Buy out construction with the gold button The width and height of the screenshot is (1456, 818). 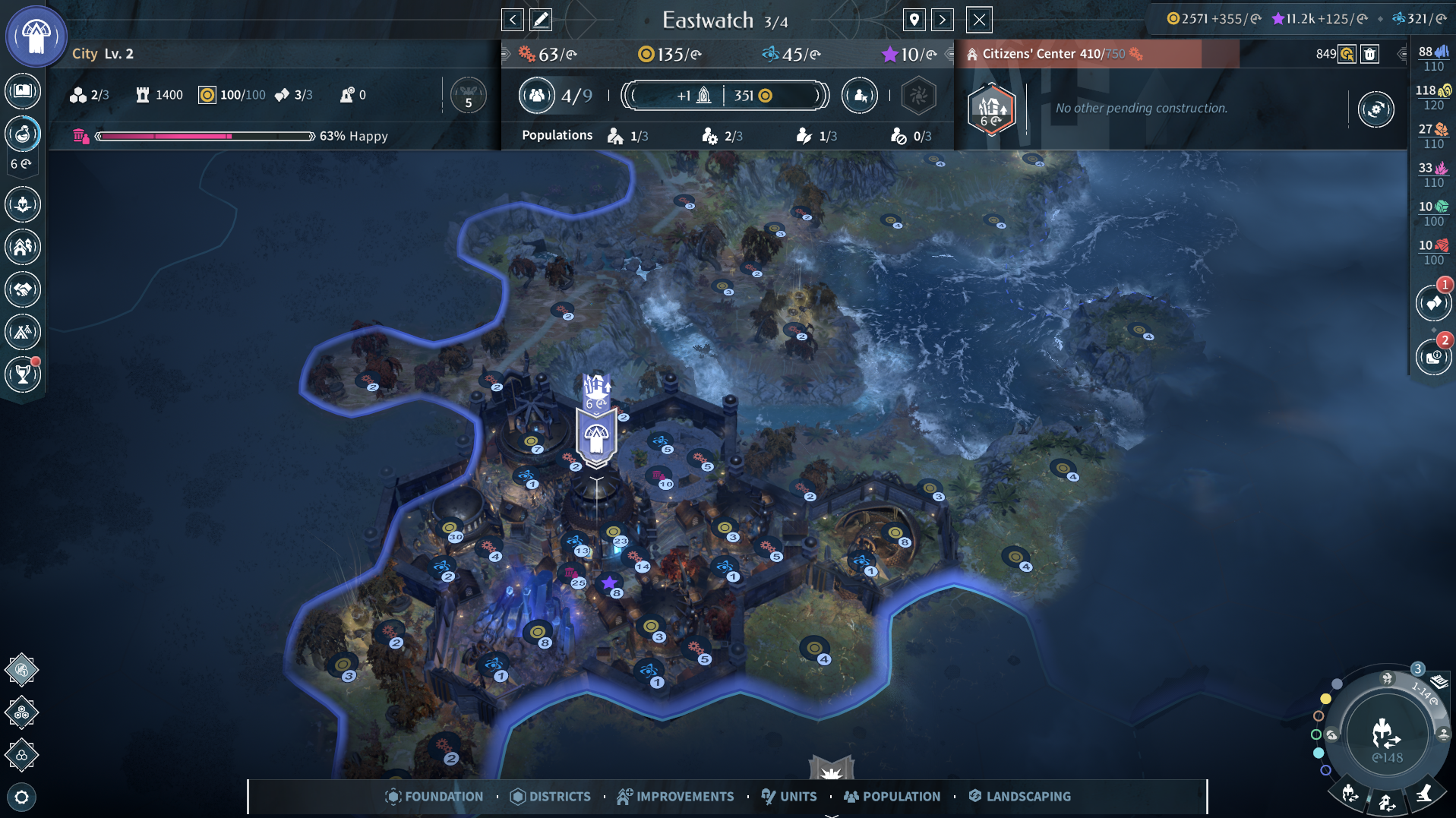tap(1347, 54)
